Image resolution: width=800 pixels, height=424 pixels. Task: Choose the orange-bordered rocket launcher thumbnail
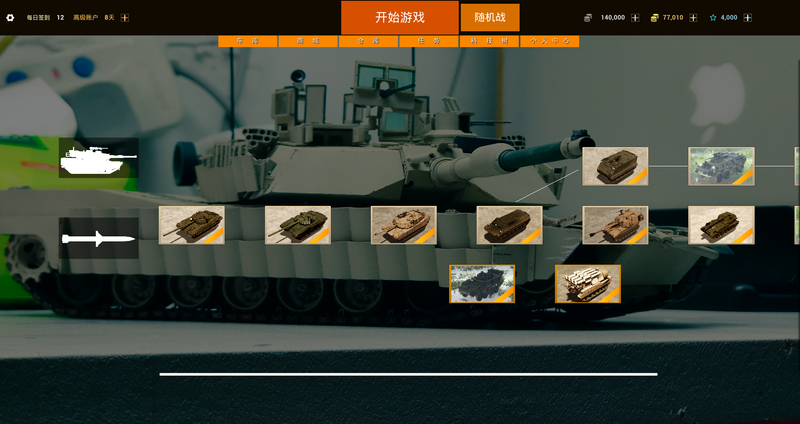coord(588,284)
